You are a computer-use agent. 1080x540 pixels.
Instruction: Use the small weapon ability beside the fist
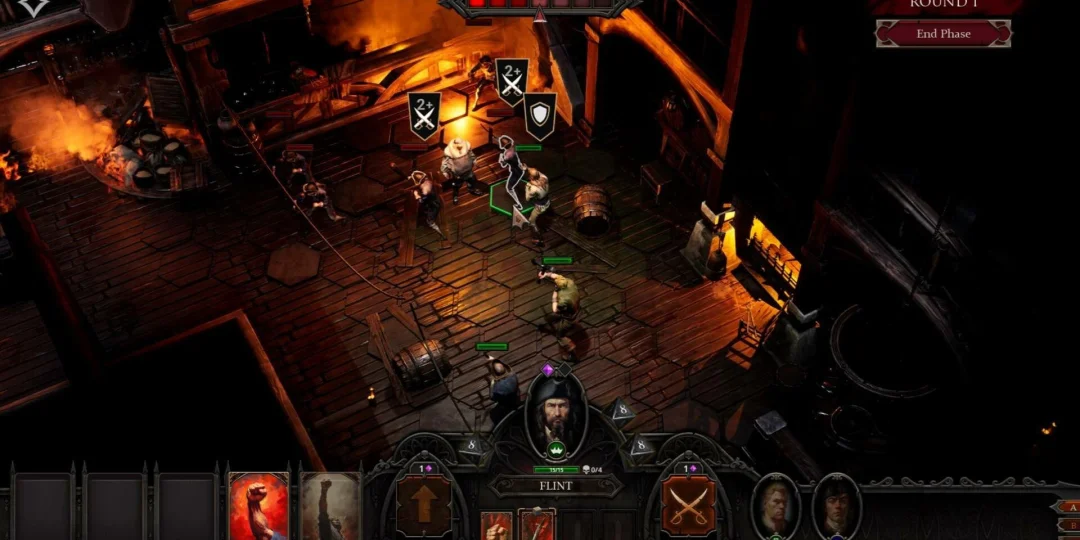pyautogui.click(x=536, y=526)
